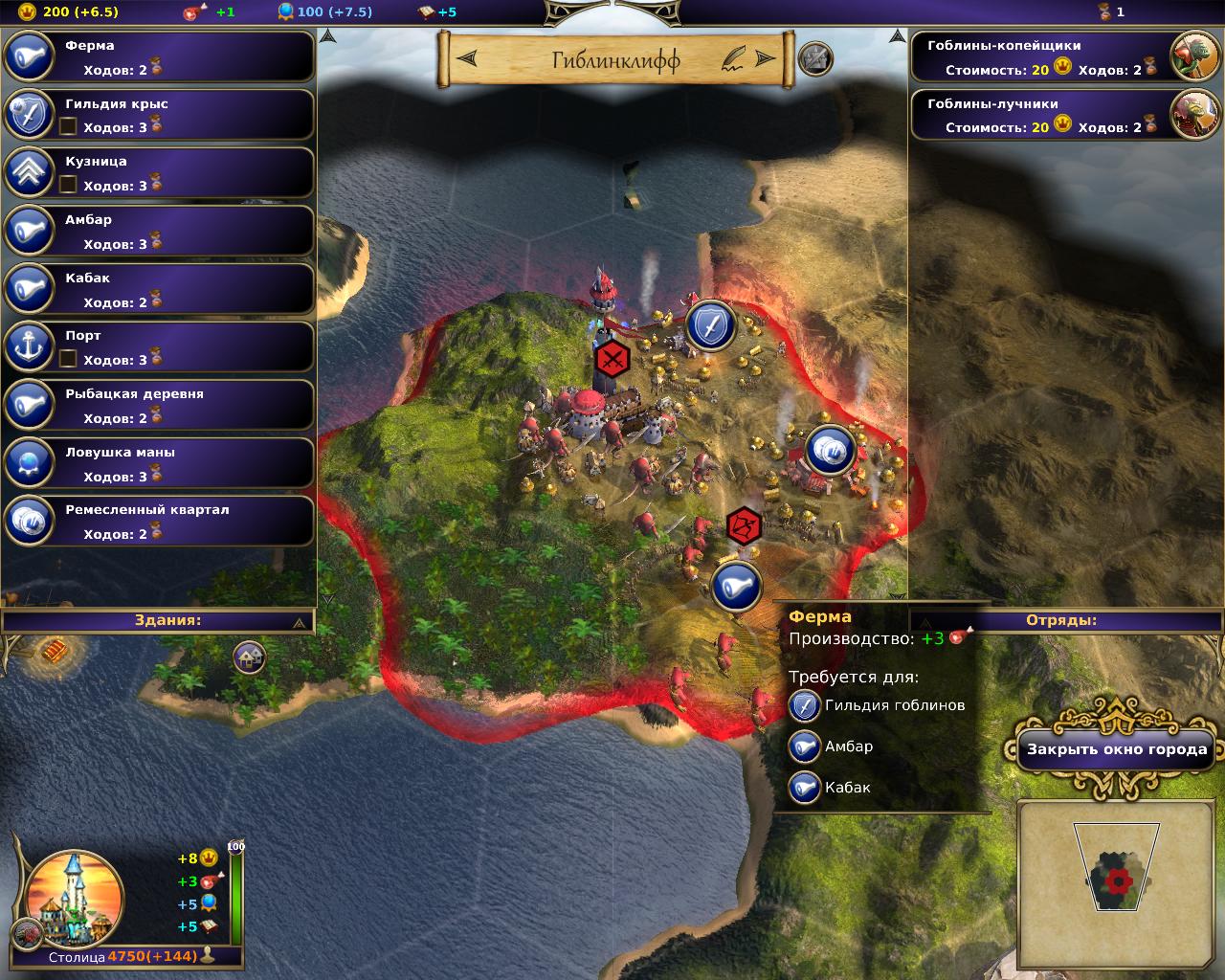Go to the previous city arrow
Viewport: 1225px width, 980px height.
[468, 59]
